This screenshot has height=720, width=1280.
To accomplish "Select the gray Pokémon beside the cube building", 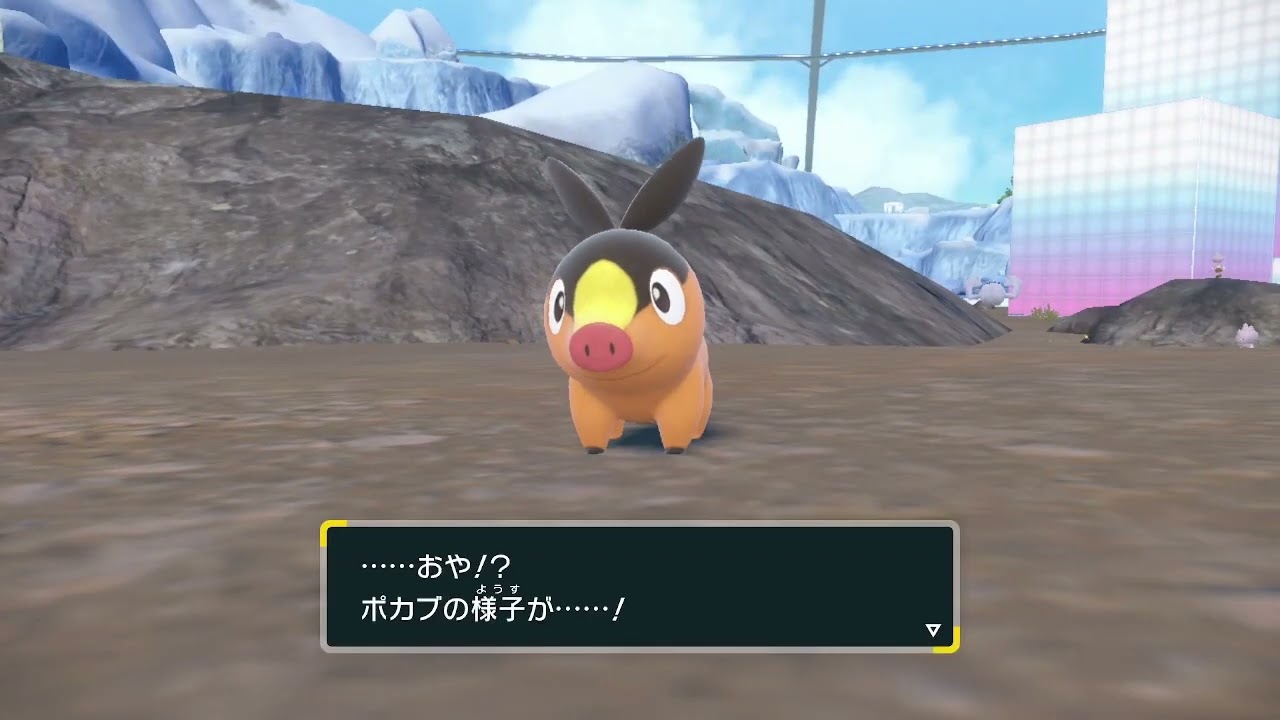I will (x=991, y=293).
